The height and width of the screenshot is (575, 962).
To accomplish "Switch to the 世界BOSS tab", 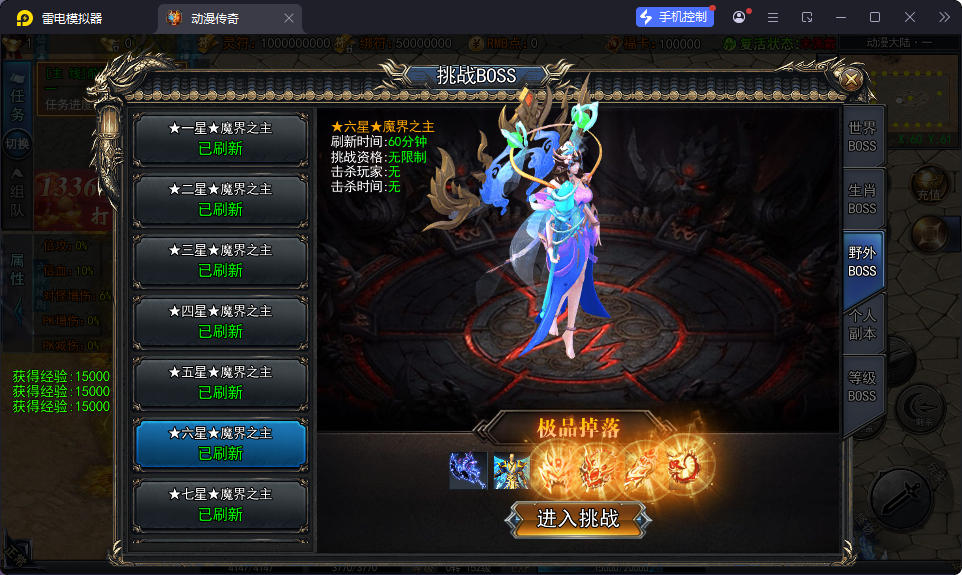I will tap(862, 137).
